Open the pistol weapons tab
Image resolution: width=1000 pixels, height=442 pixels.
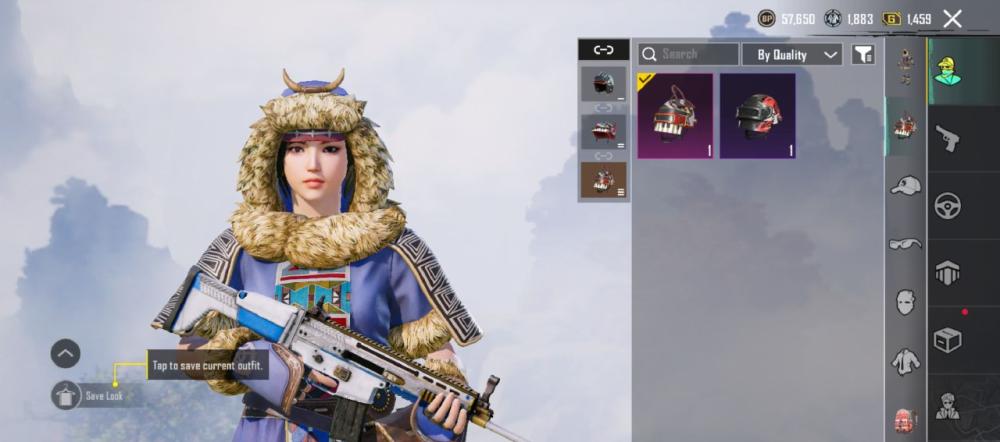tap(947, 138)
